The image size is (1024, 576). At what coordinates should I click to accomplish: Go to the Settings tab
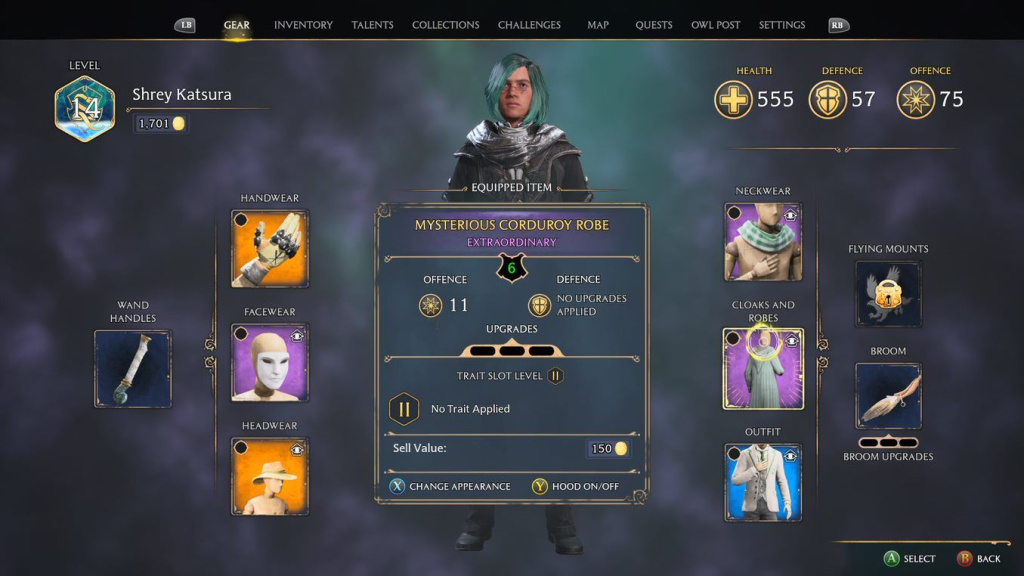pos(782,25)
